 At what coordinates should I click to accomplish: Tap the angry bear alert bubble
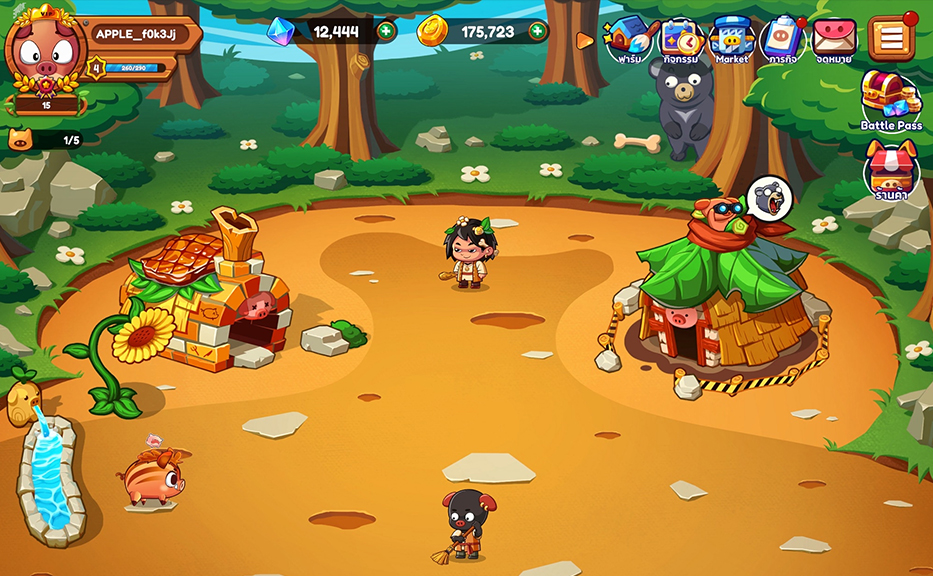(768, 195)
